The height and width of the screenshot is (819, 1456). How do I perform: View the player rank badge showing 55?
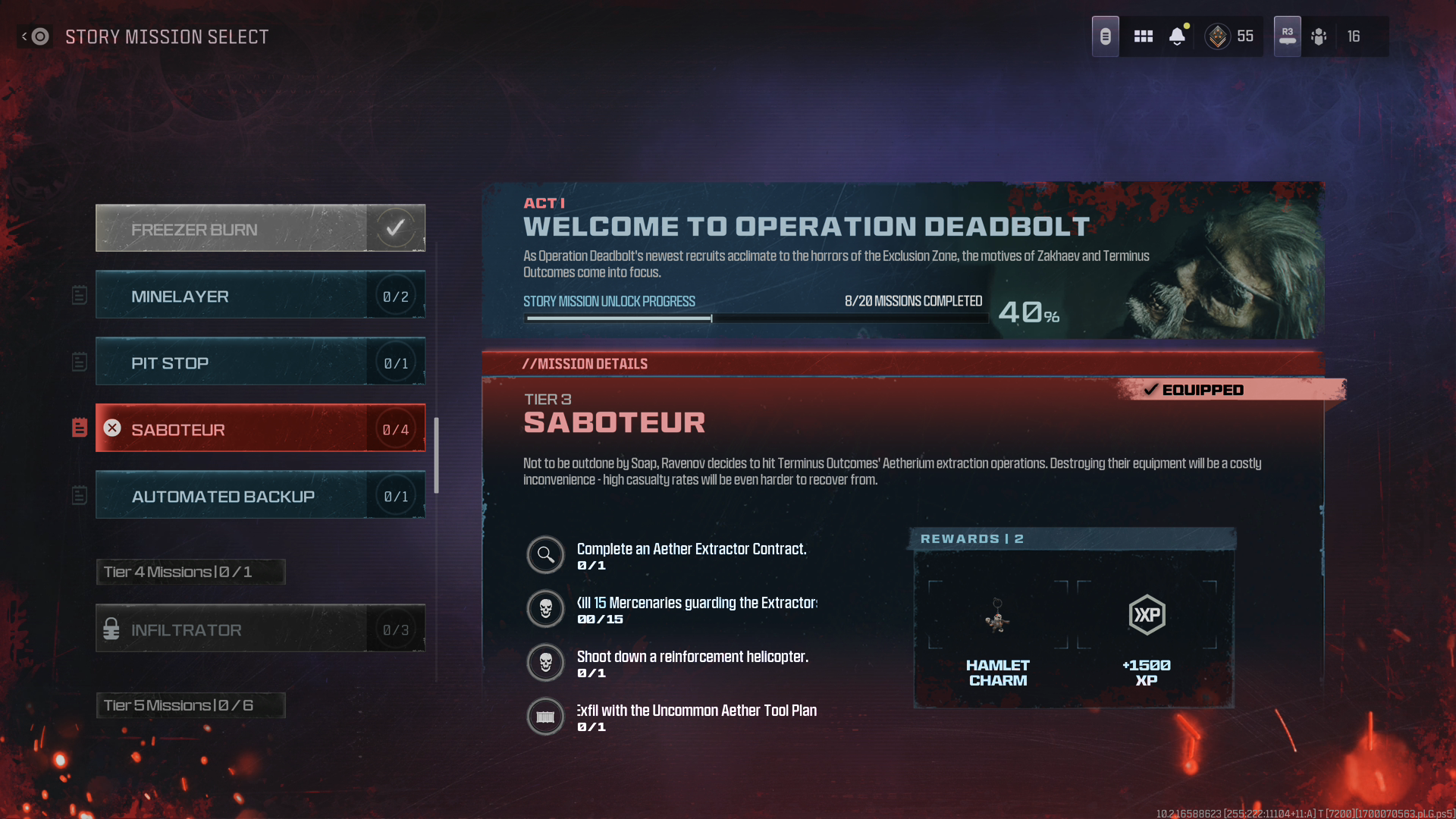point(1230,36)
